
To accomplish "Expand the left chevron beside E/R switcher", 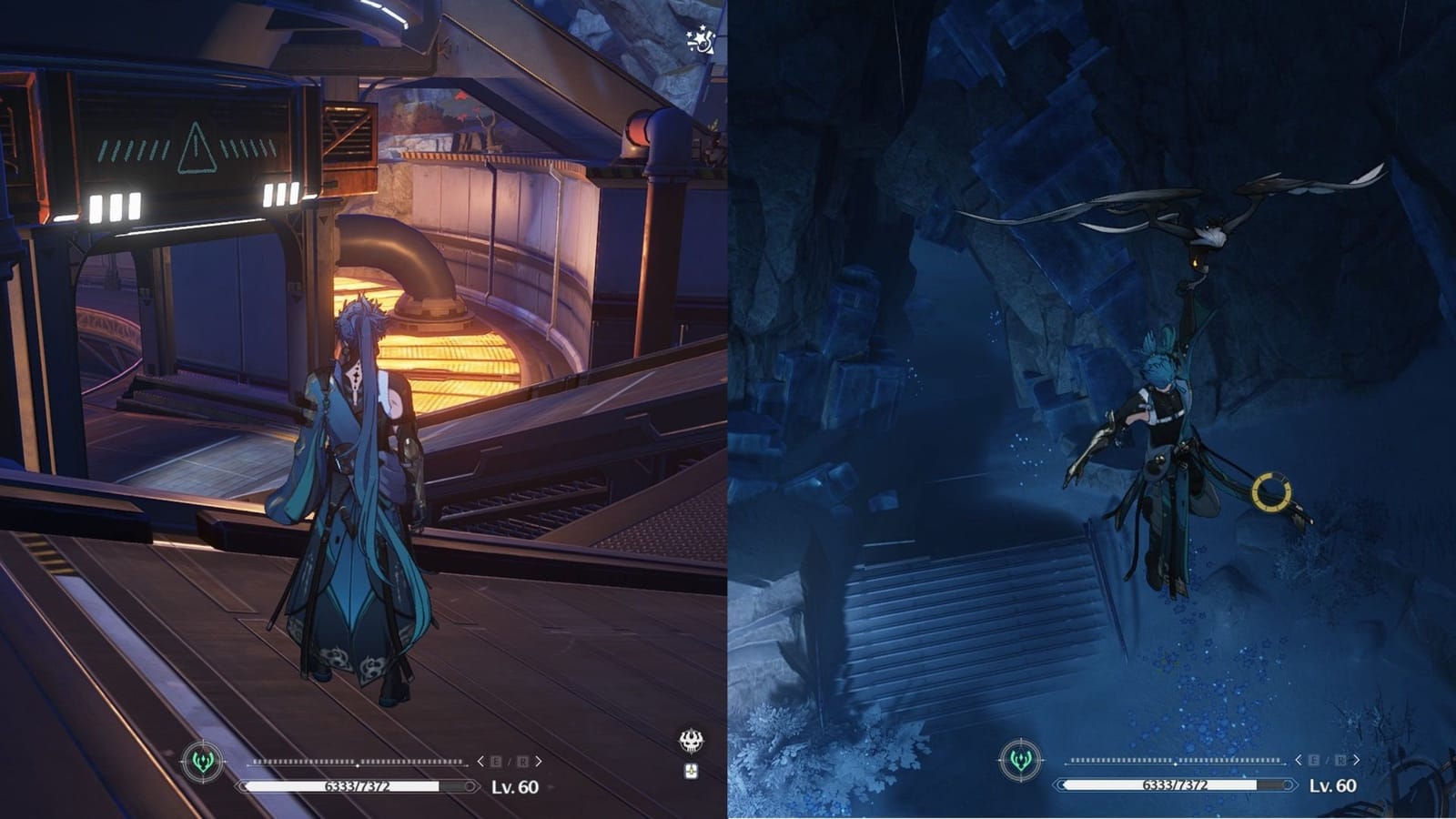I will [480, 761].
